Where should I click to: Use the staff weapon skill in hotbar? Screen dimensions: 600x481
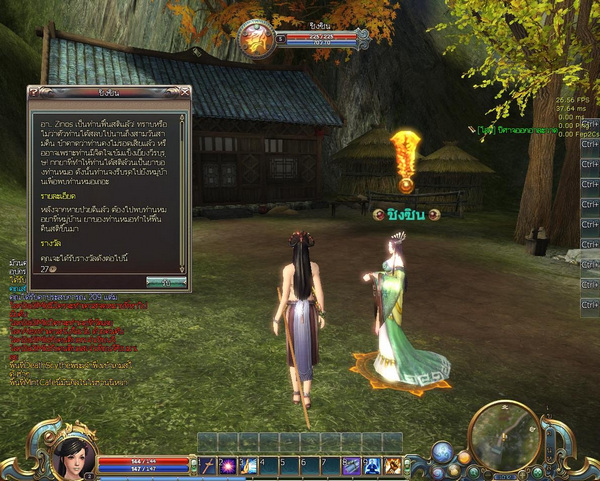point(207,465)
